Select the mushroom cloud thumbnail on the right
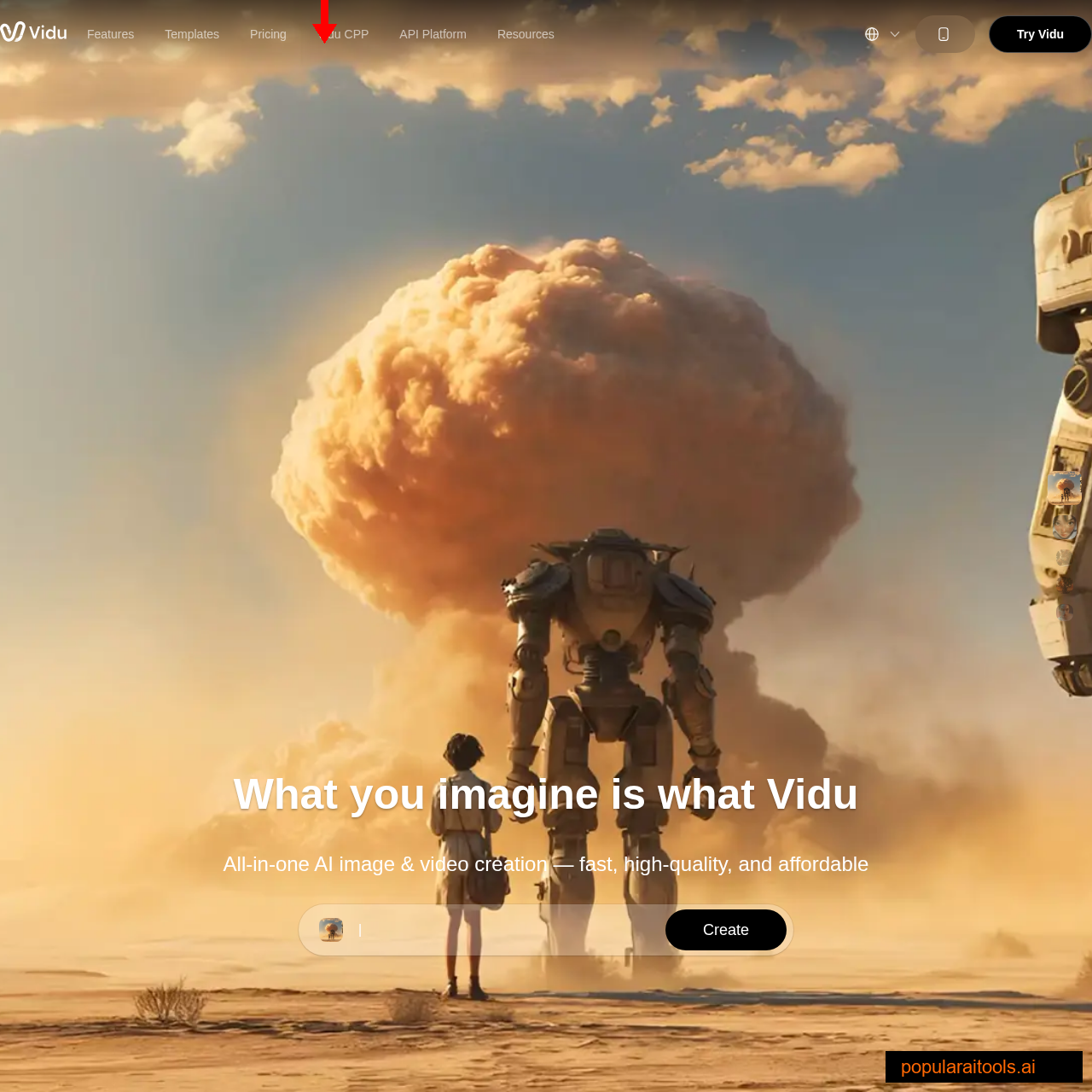This screenshot has width=1092, height=1092. 1065,486
